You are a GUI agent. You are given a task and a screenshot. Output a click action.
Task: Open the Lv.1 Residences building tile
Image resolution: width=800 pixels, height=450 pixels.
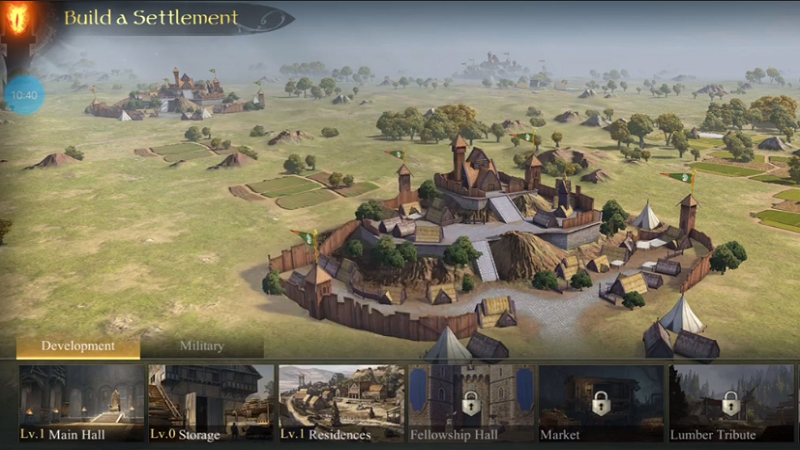pyautogui.click(x=341, y=403)
